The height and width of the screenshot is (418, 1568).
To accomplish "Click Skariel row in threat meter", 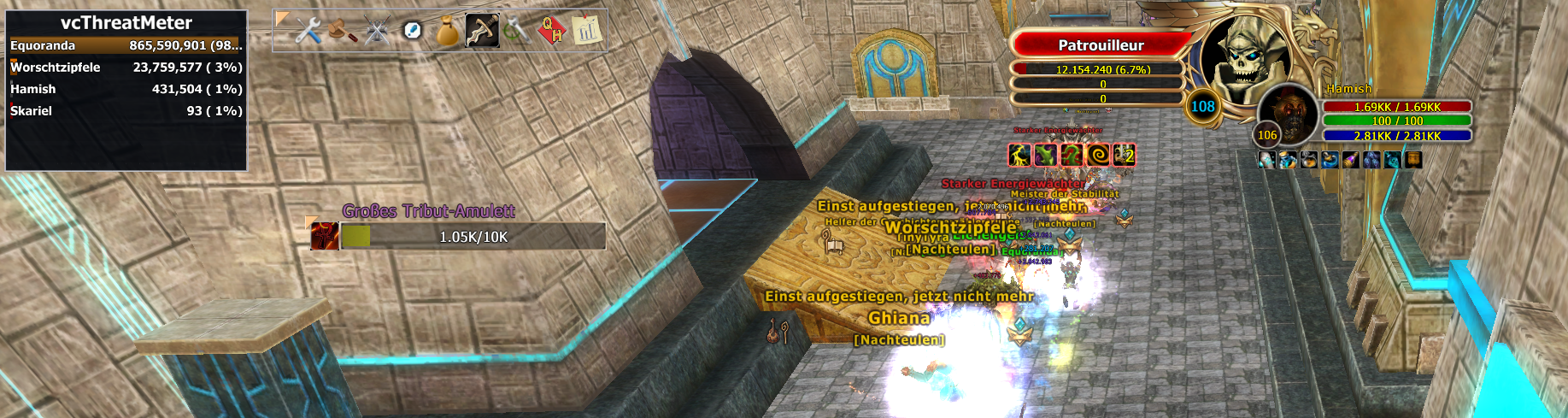I will (126, 110).
